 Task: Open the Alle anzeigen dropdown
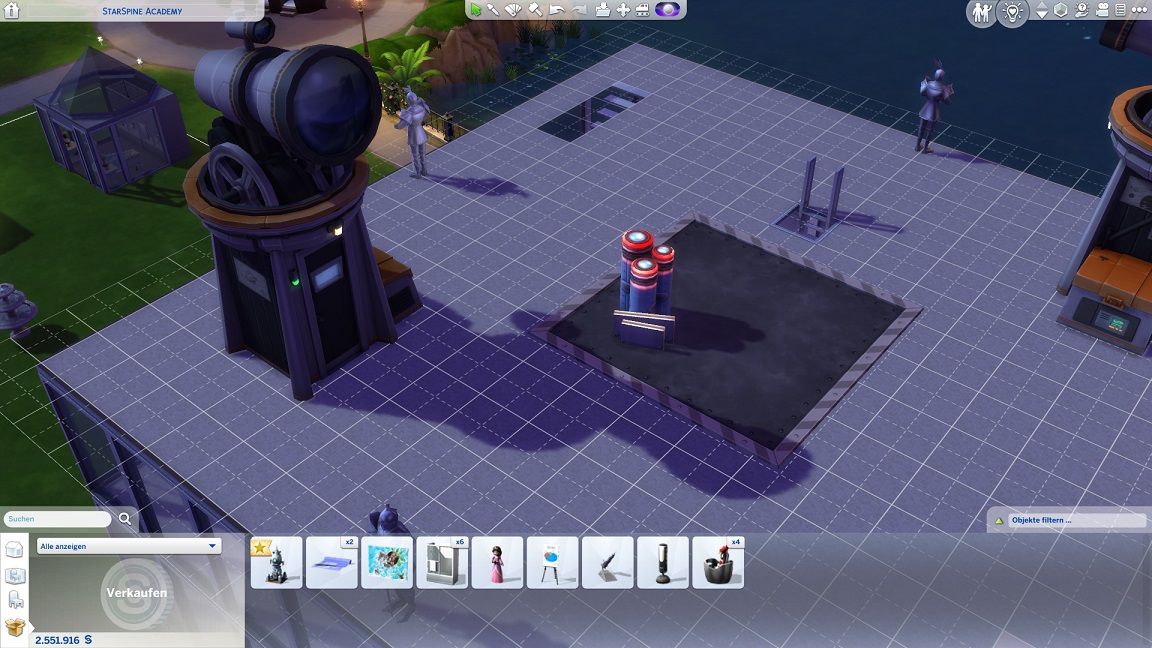[x=128, y=546]
